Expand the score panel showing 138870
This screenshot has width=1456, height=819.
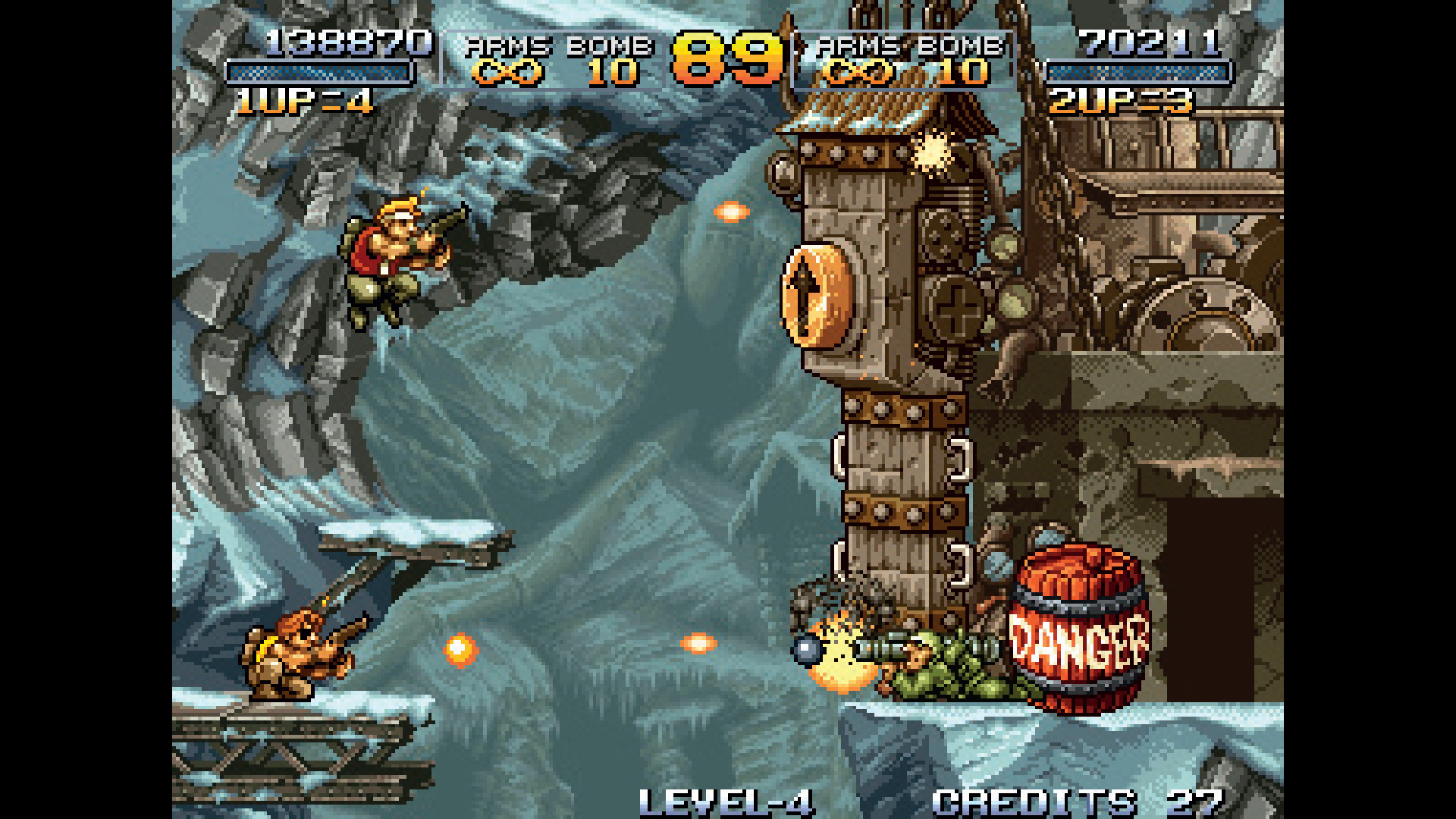point(344,43)
